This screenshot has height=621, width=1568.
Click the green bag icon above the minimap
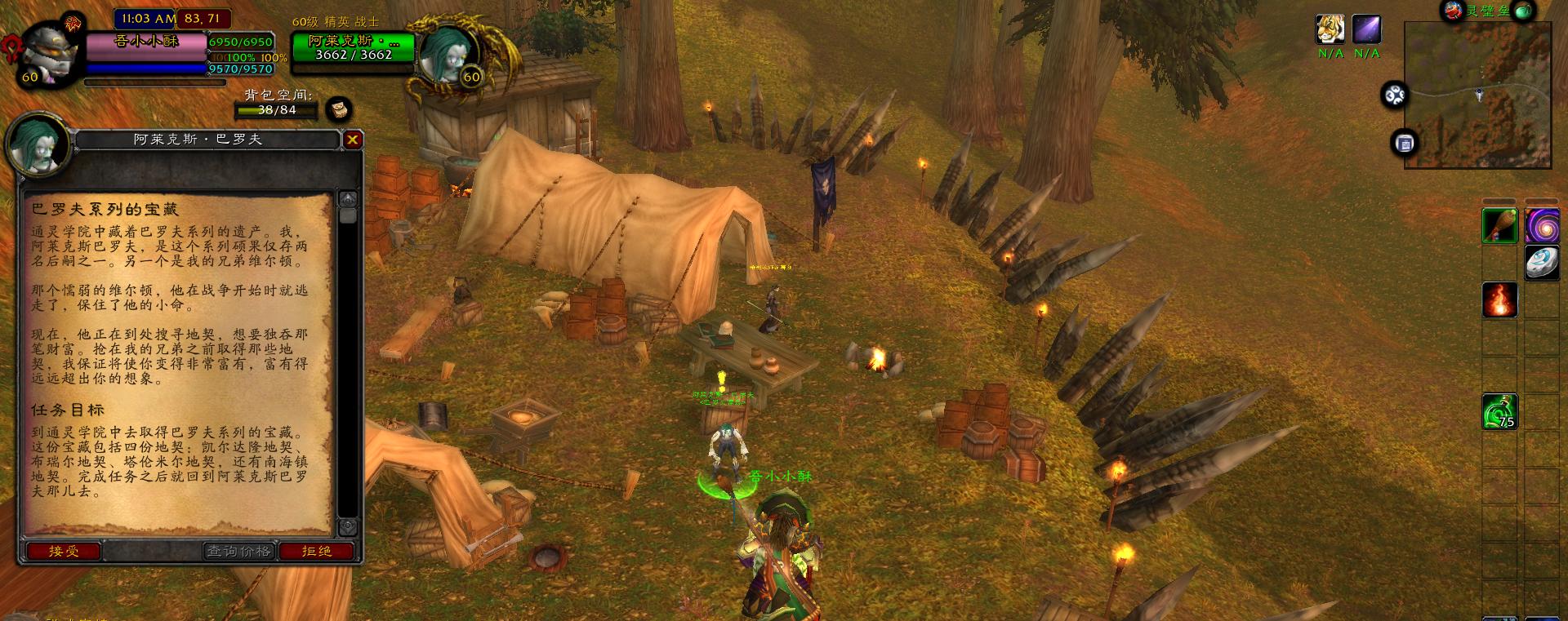pos(1523,11)
